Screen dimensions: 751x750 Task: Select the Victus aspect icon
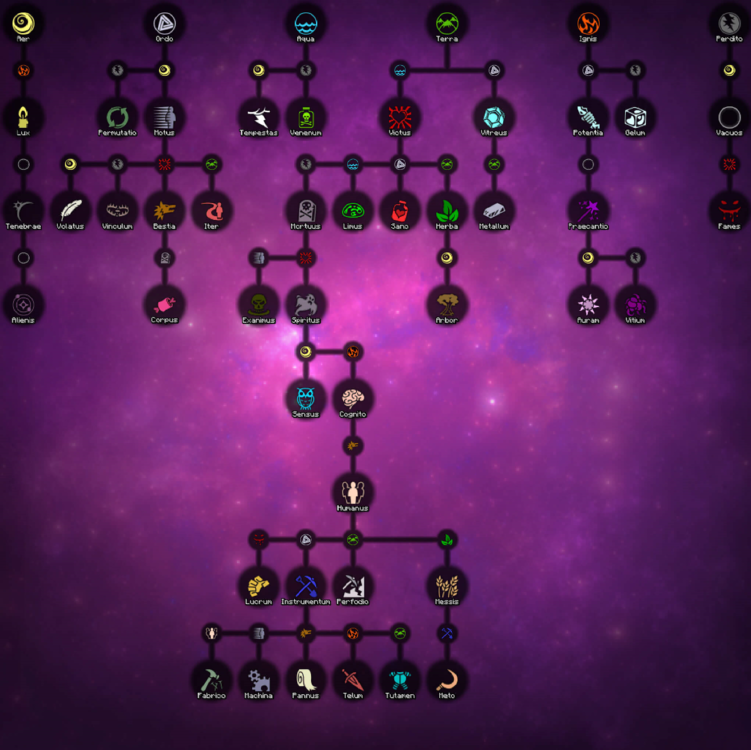coord(400,115)
